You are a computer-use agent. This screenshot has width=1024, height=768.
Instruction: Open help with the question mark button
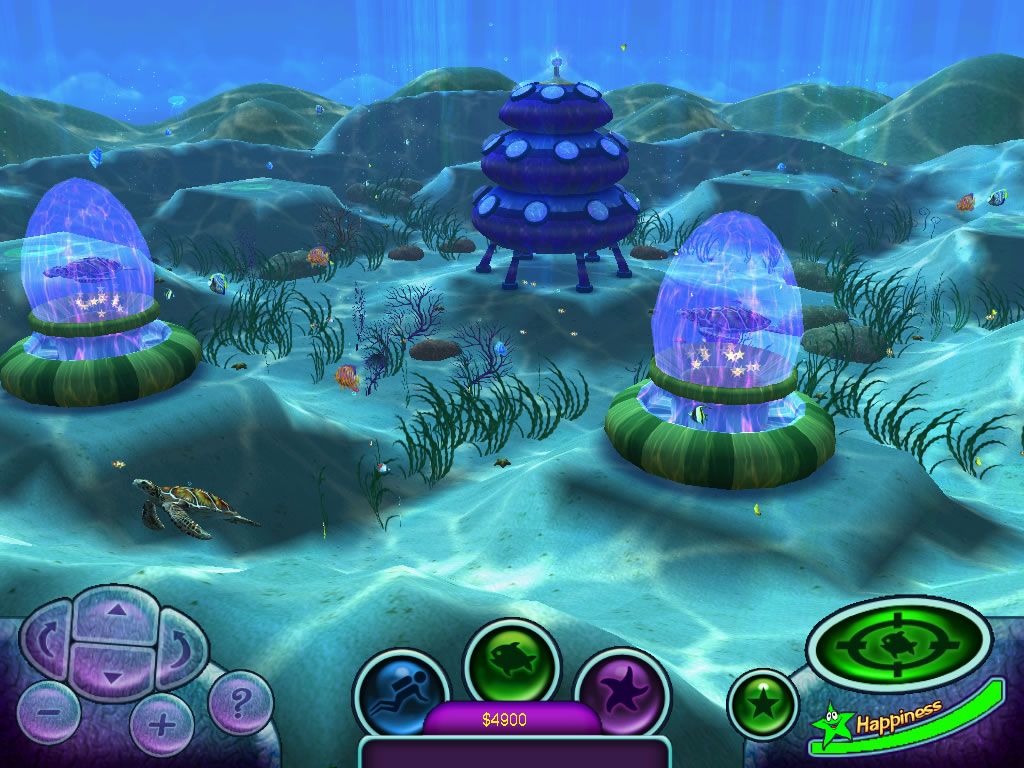pyautogui.click(x=239, y=702)
